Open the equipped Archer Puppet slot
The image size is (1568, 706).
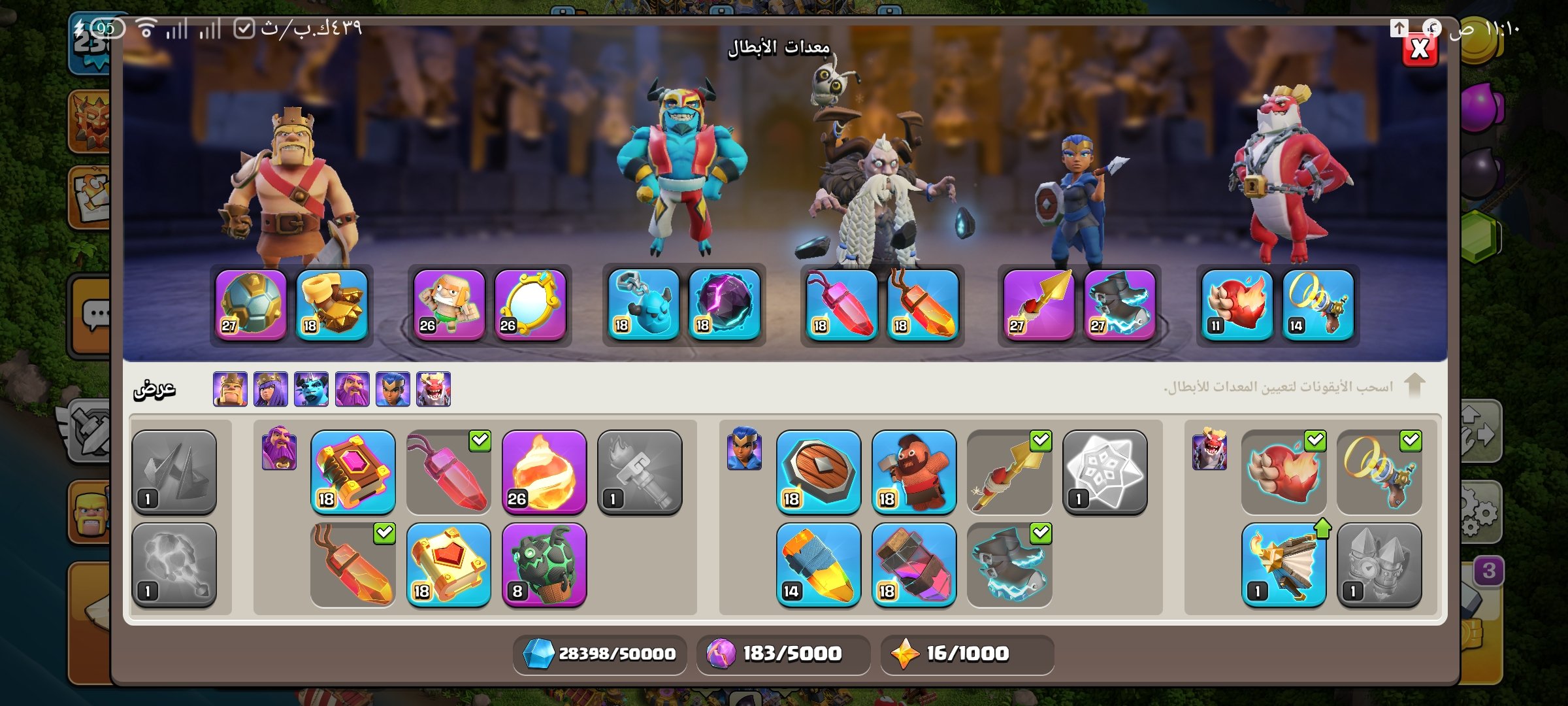click(x=449, y=305)
